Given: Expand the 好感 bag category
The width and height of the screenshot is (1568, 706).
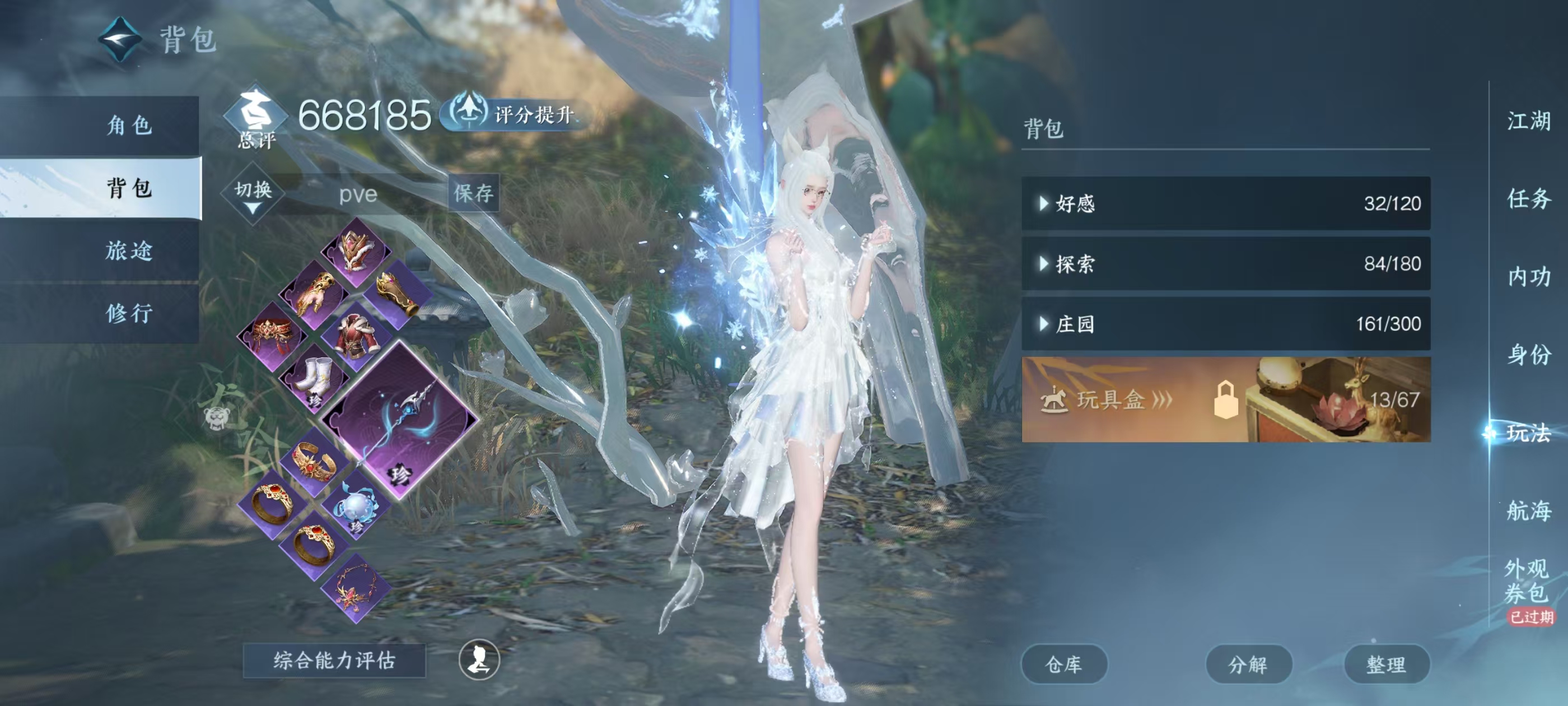Looking at the screenshot, I should [x=1225, y=203].
